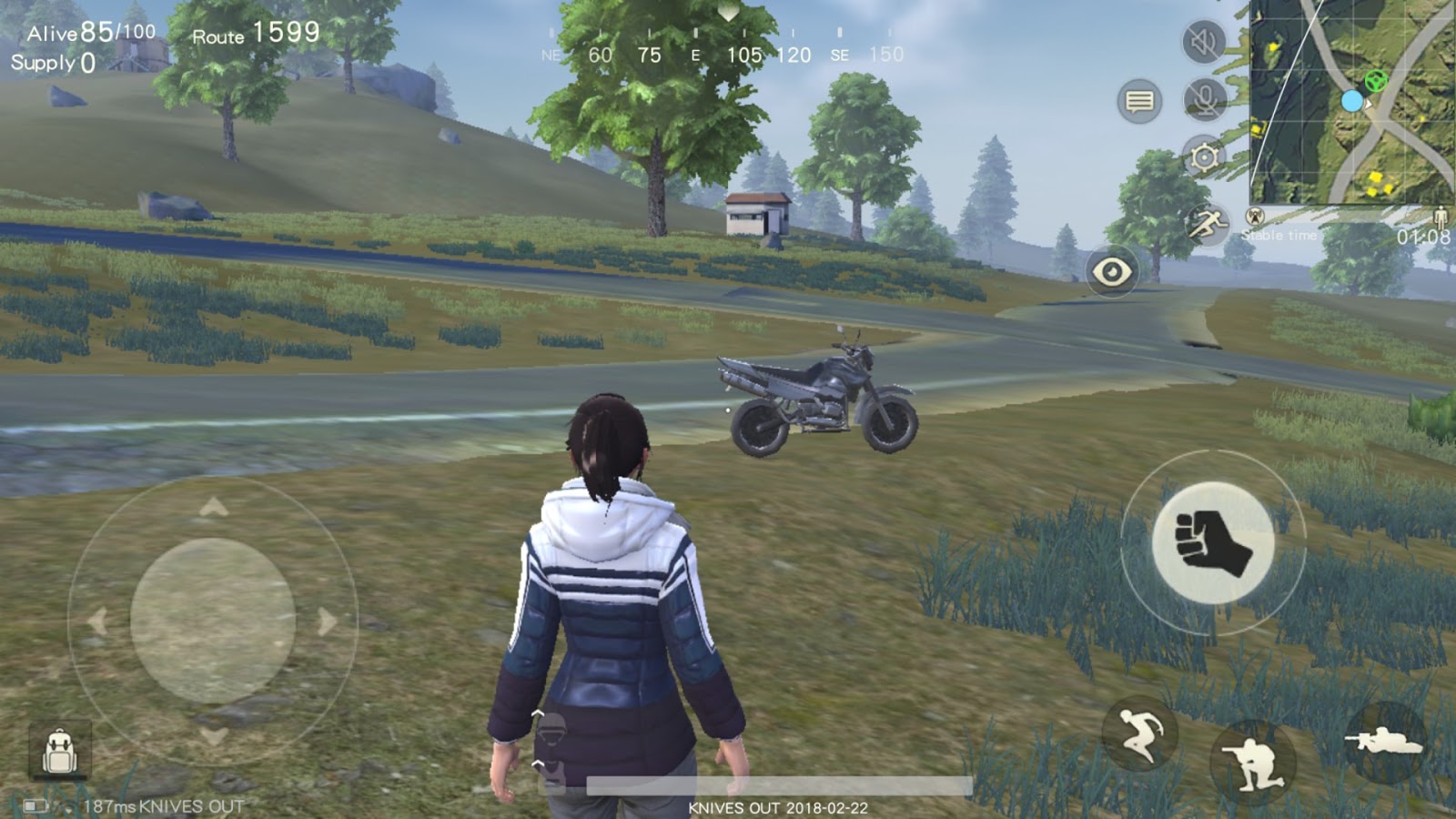Expand the lower chevron above the armor slot
This screenshot has width=1456, height=819.
tap(537, 763)
